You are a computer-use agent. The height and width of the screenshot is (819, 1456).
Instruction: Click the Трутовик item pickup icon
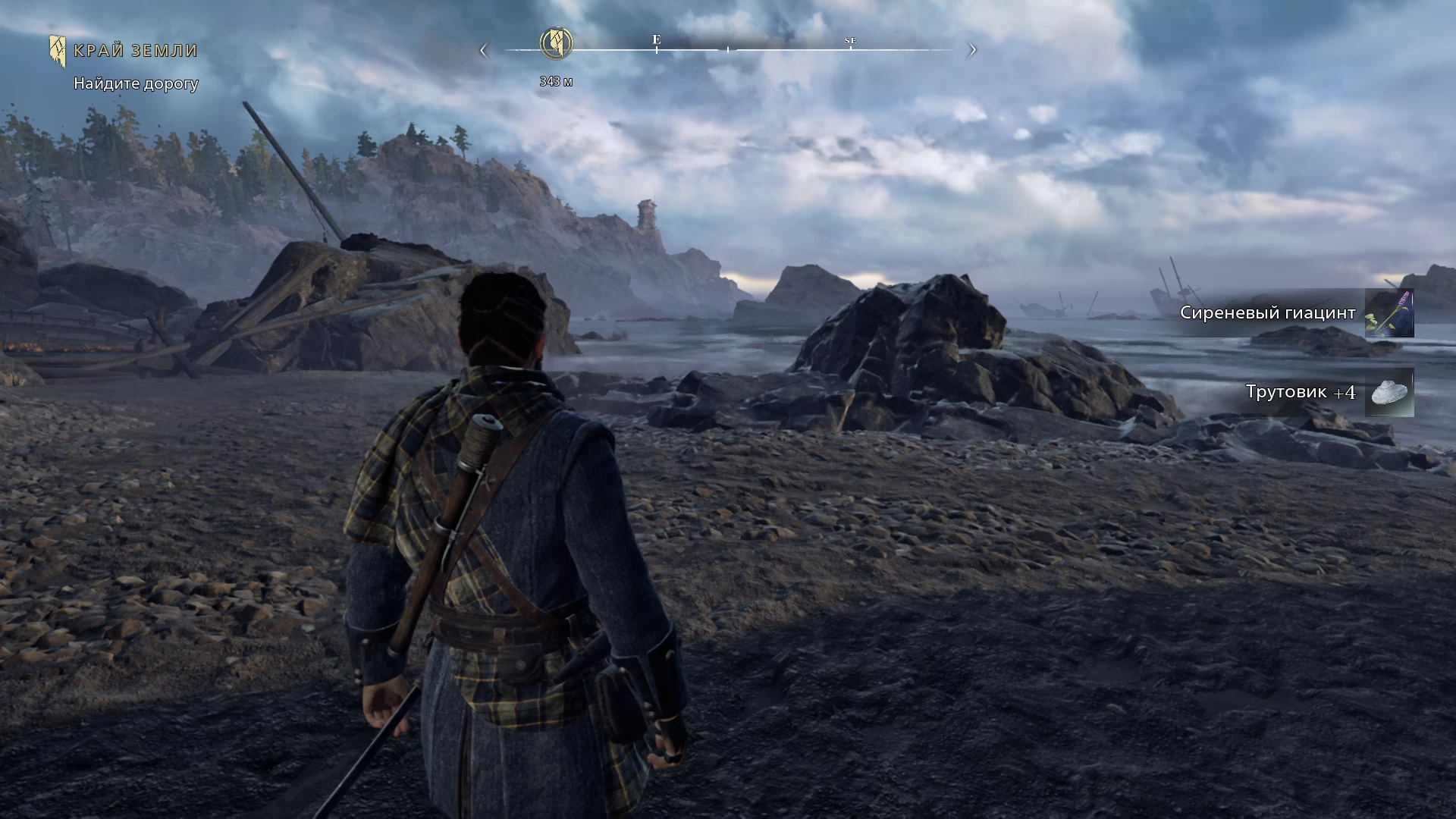(x=1389, y=393)
